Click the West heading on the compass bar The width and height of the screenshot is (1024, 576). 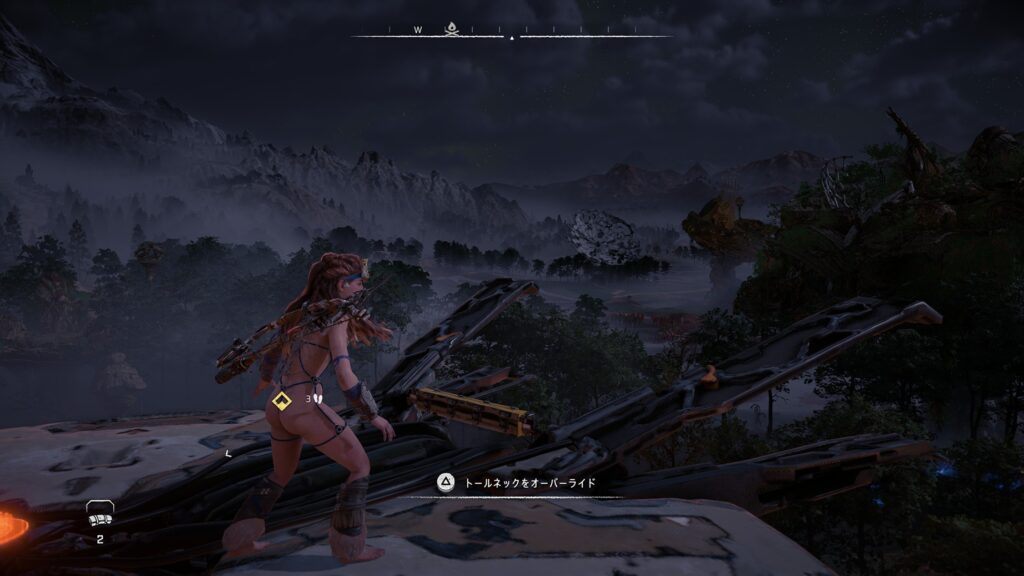click(x=418, y=30)
